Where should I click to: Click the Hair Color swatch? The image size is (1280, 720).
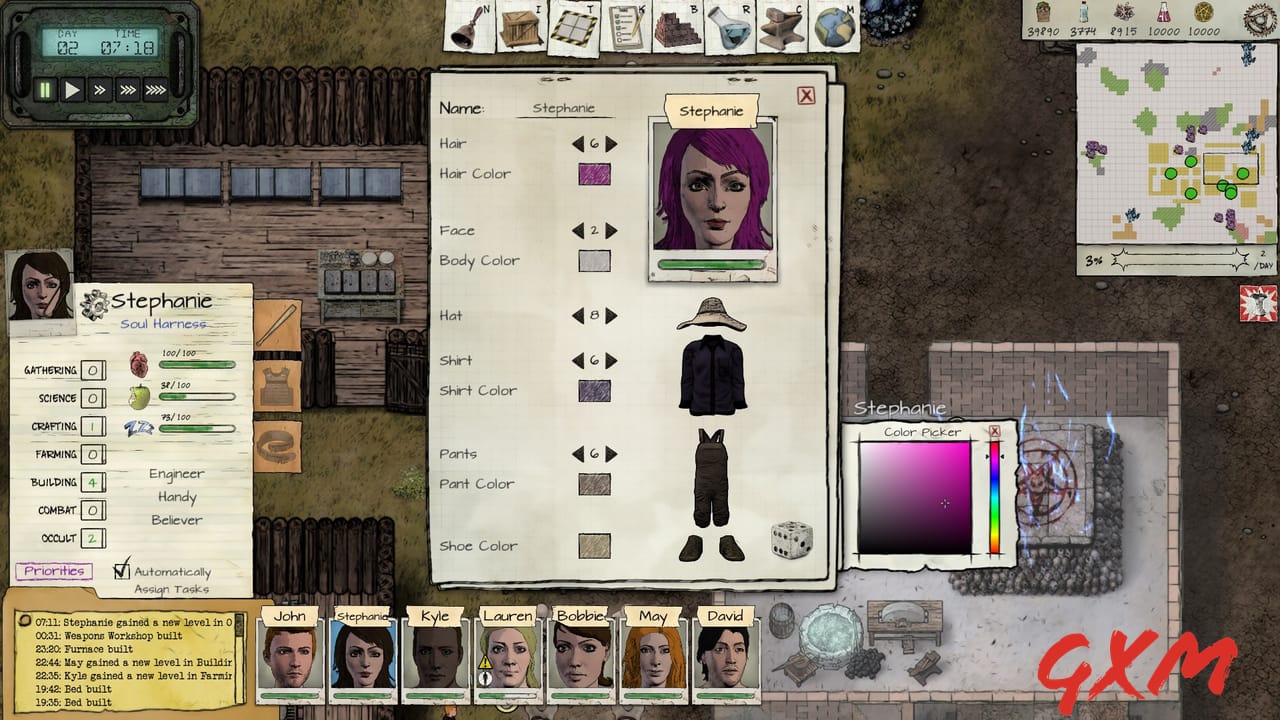(594, 173)
